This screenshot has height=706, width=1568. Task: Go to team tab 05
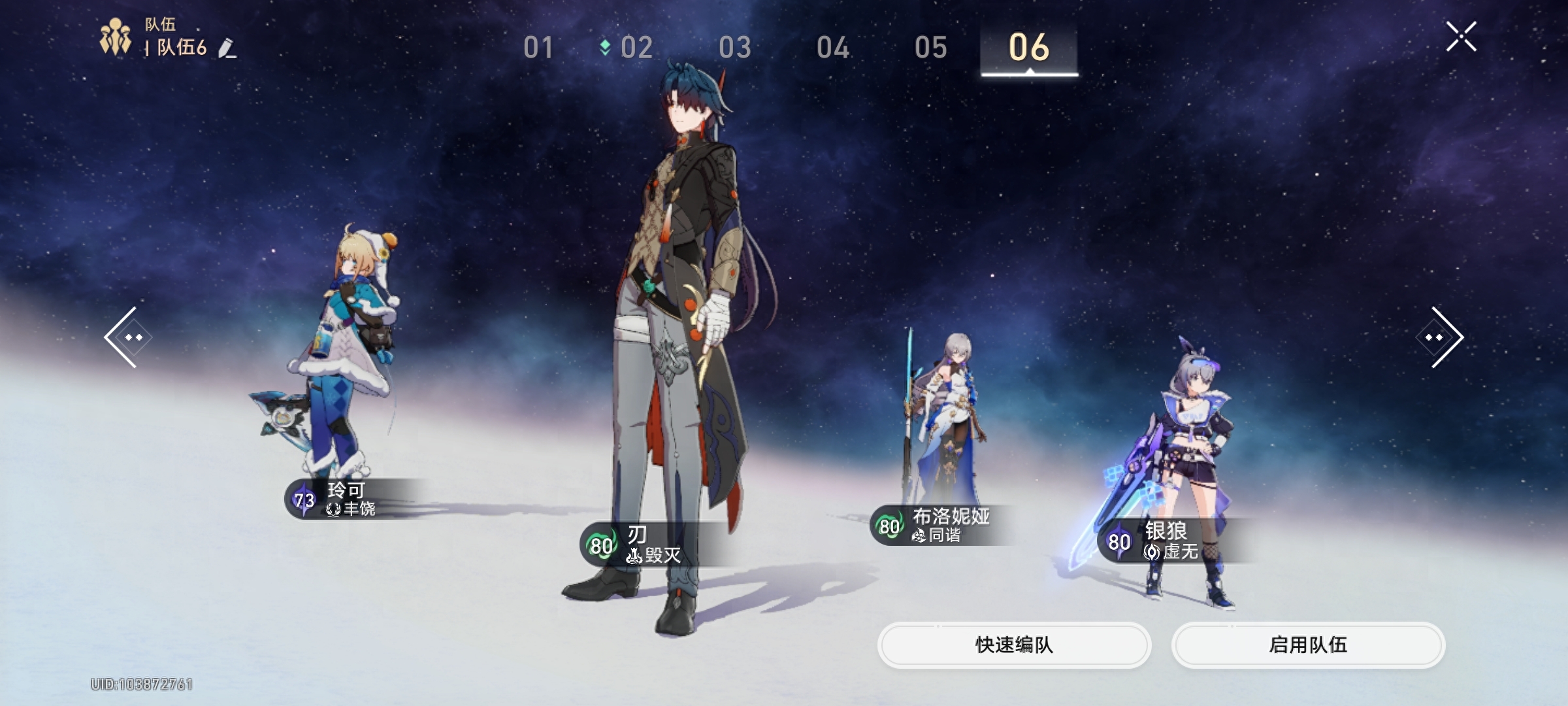point(931,48)
